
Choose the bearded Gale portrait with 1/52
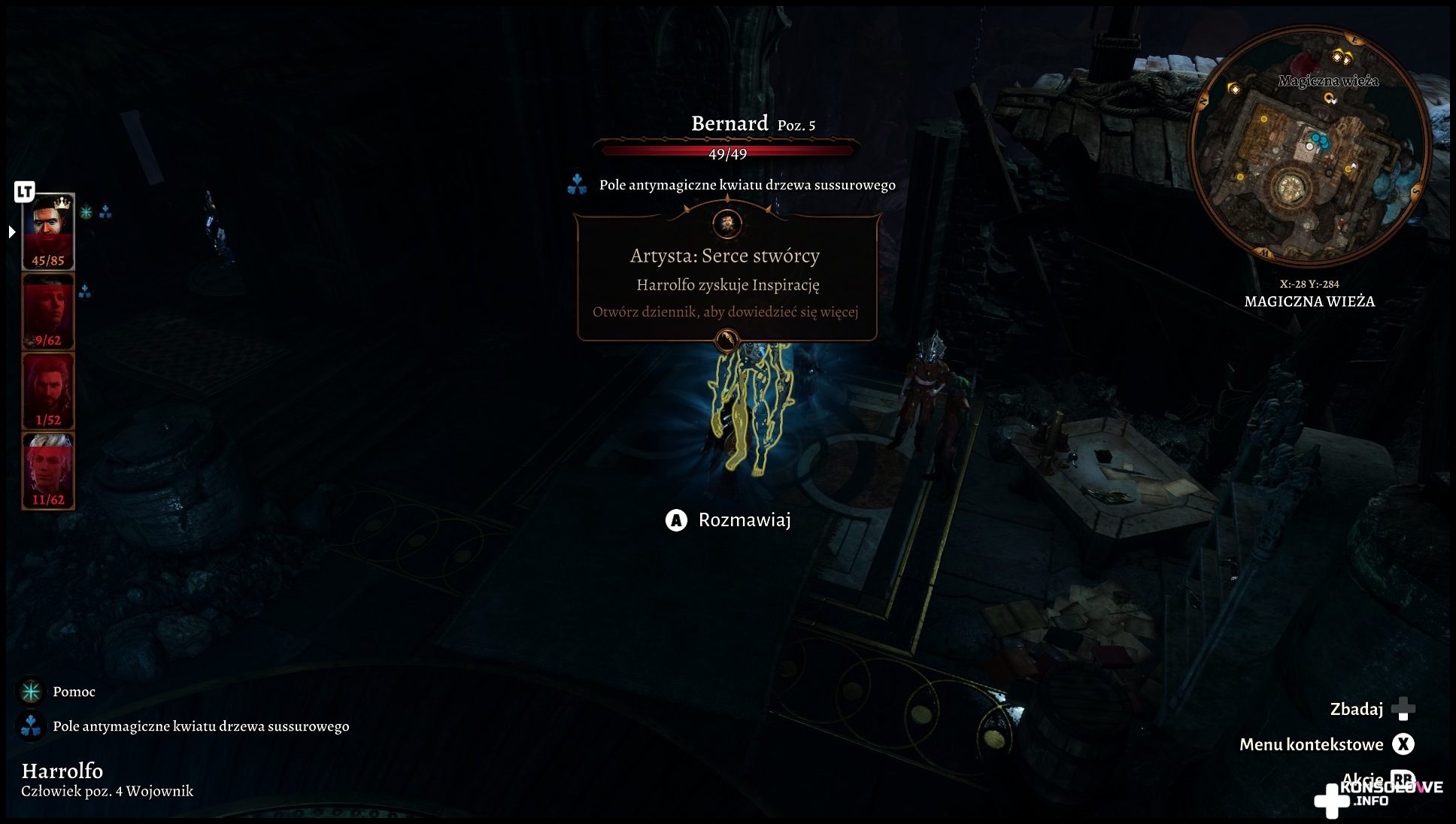tap(48, 391)
